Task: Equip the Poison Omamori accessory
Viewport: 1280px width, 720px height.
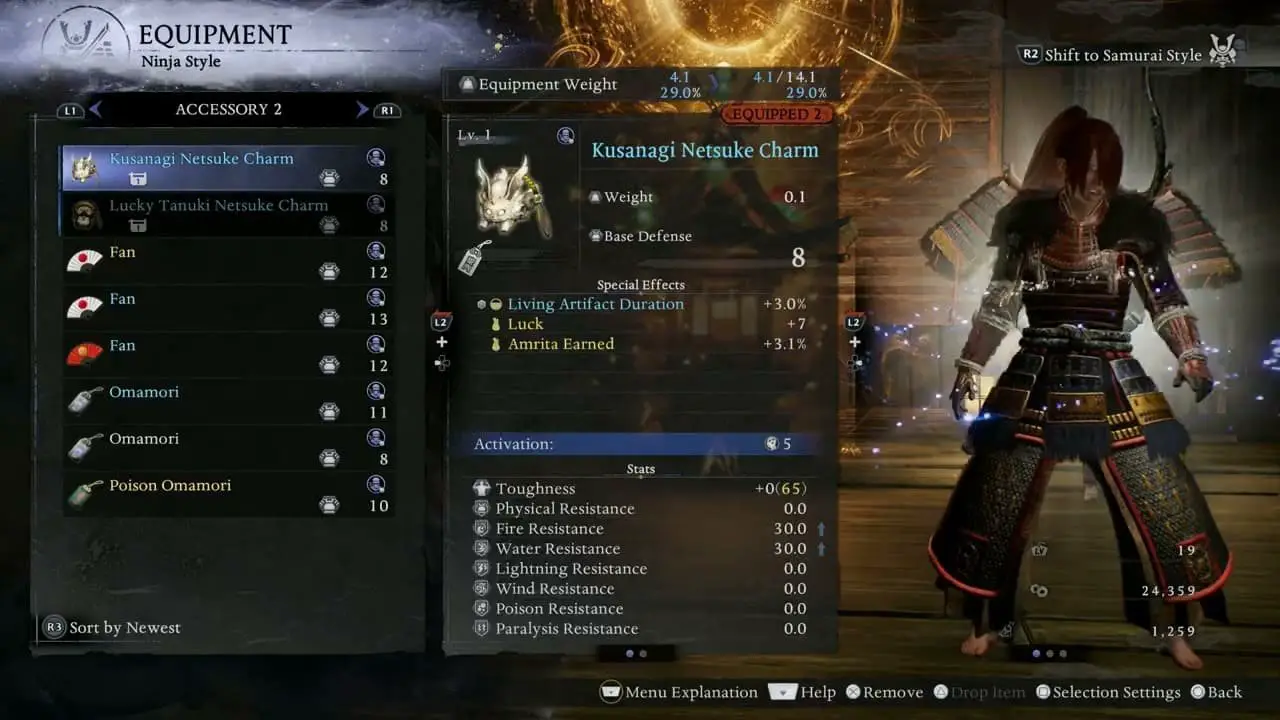Action: pos(226,495)
